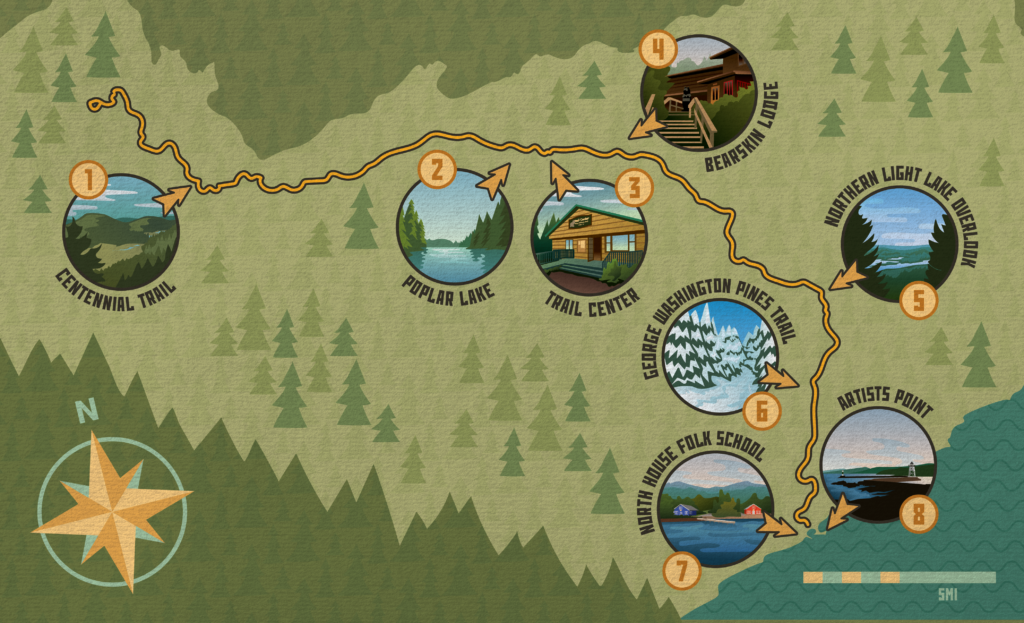
Task: Select the Centennial Trail circular picture
Action: [x=121, y=232]
